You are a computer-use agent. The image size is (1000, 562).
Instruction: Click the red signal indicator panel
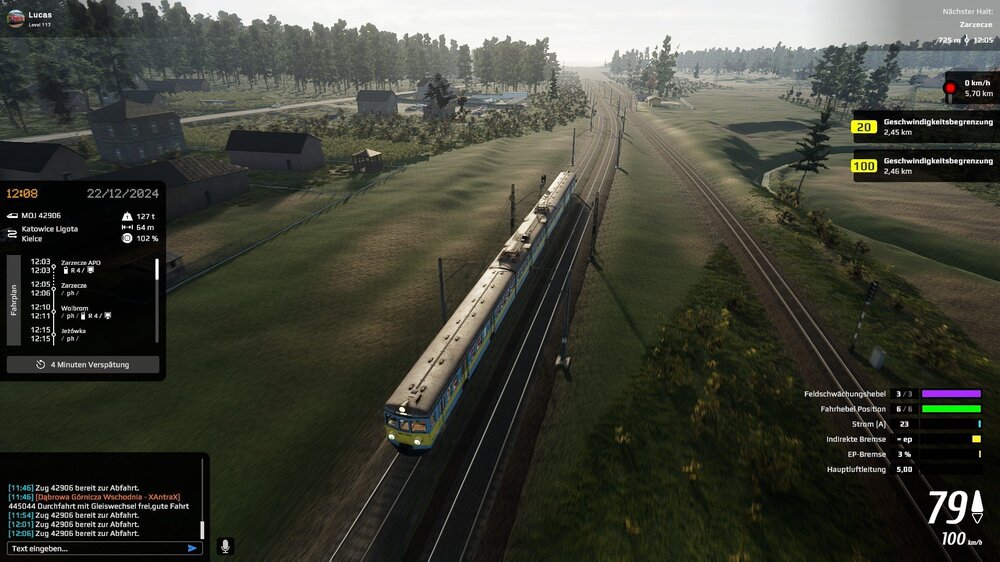(968, 88)
